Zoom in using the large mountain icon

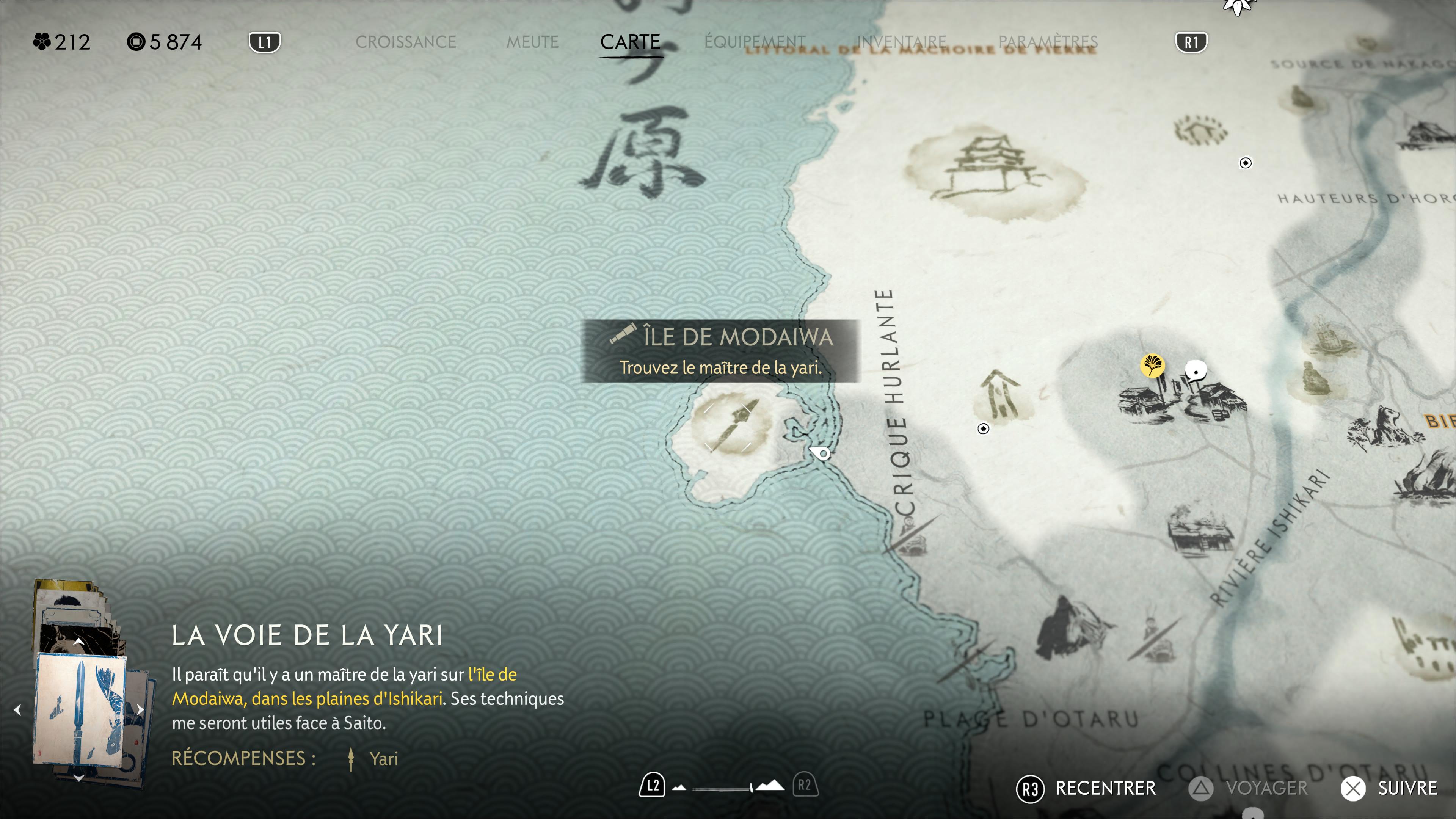(770, 786)
